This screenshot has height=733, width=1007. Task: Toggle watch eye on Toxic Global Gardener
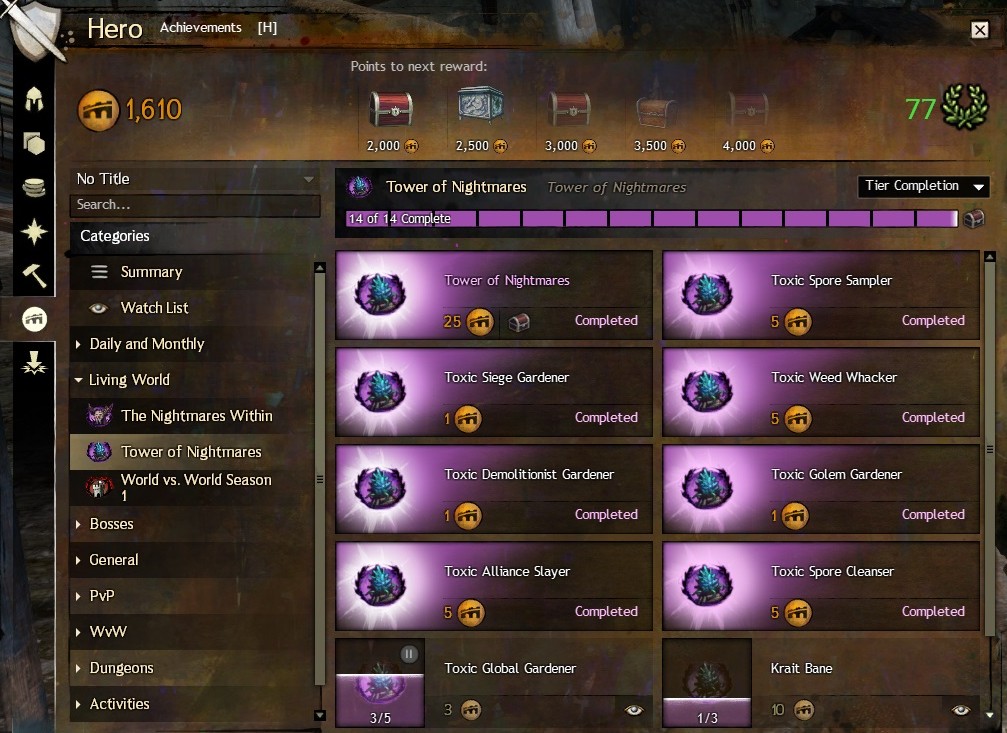click(634, 710)
